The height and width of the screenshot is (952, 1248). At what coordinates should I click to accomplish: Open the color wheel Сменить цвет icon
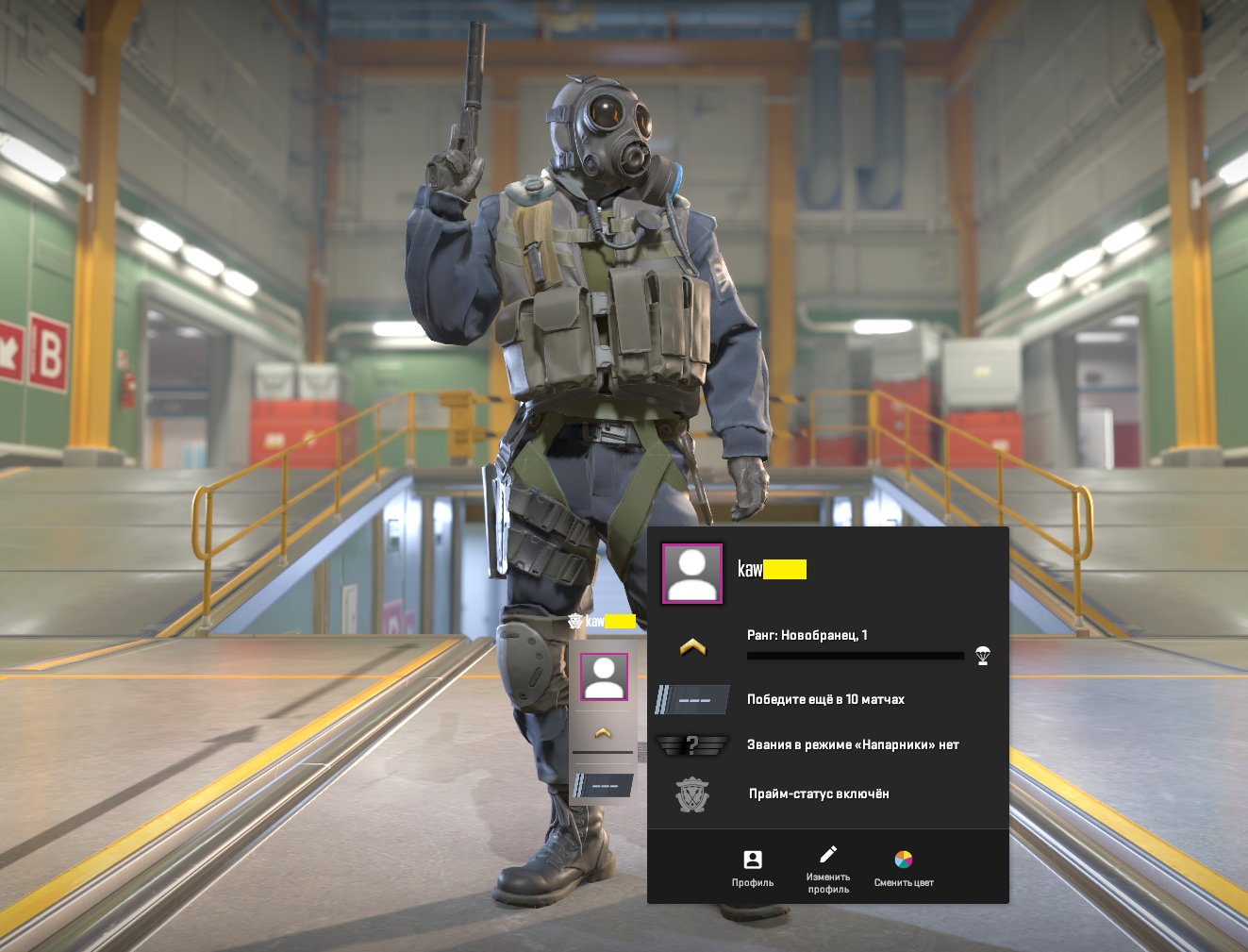[x=904, y=859]
